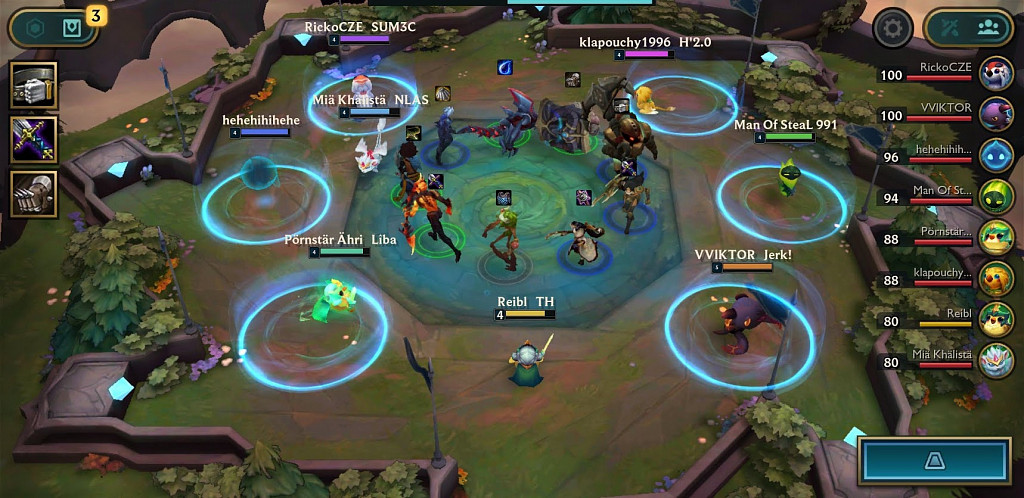This screenshot has height=498, width=1024.
Task: Select the belt and gauntlet item
Action: click(34, 86)
